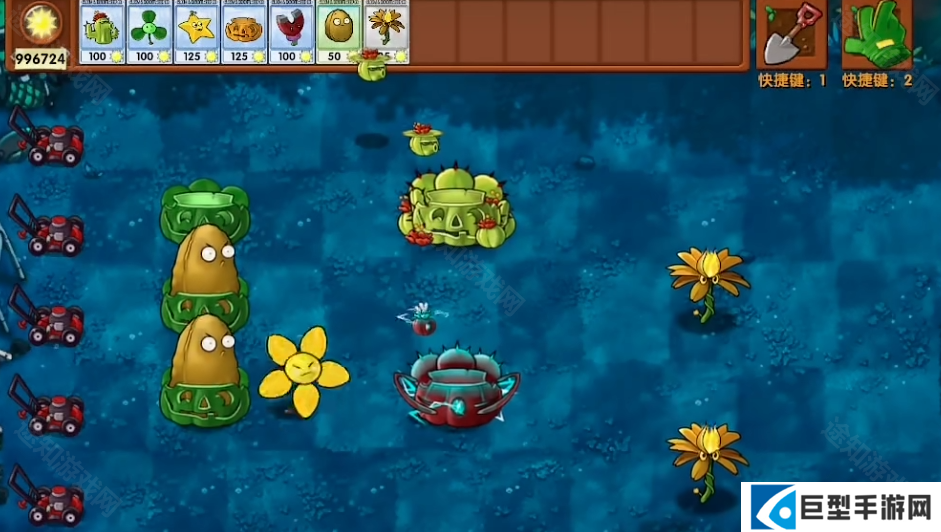The height and width of the screenshot is (532, 941).
Task: Choose the Blover clover seed card
Action: (149, 33)
